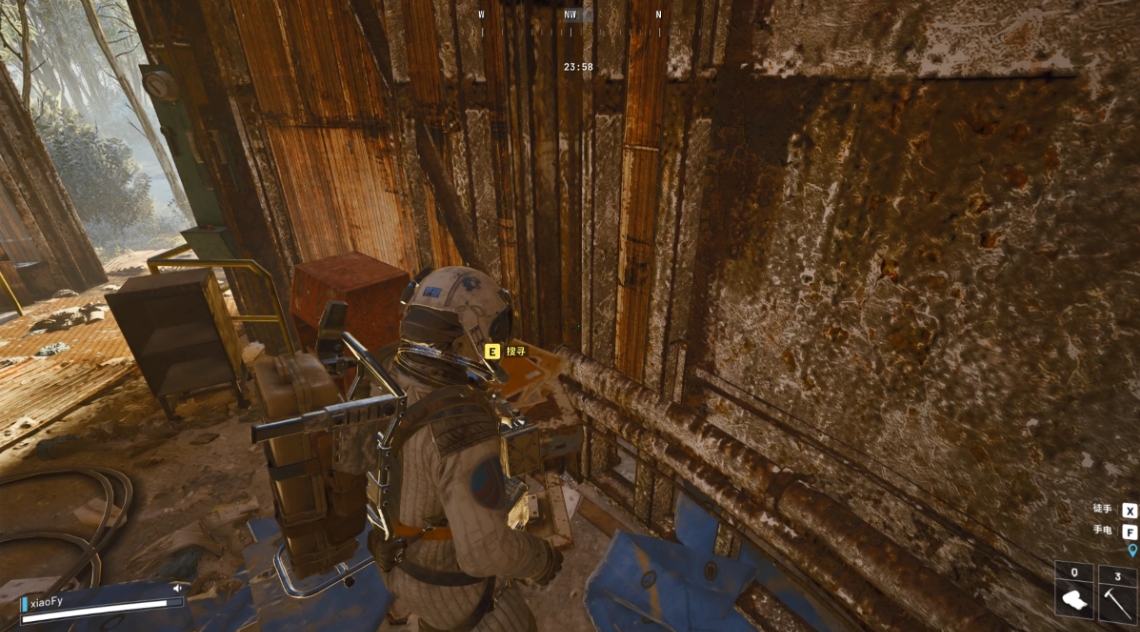
Task: Click the speaker icon beside xiaoFy
Action: pos(177,588)
